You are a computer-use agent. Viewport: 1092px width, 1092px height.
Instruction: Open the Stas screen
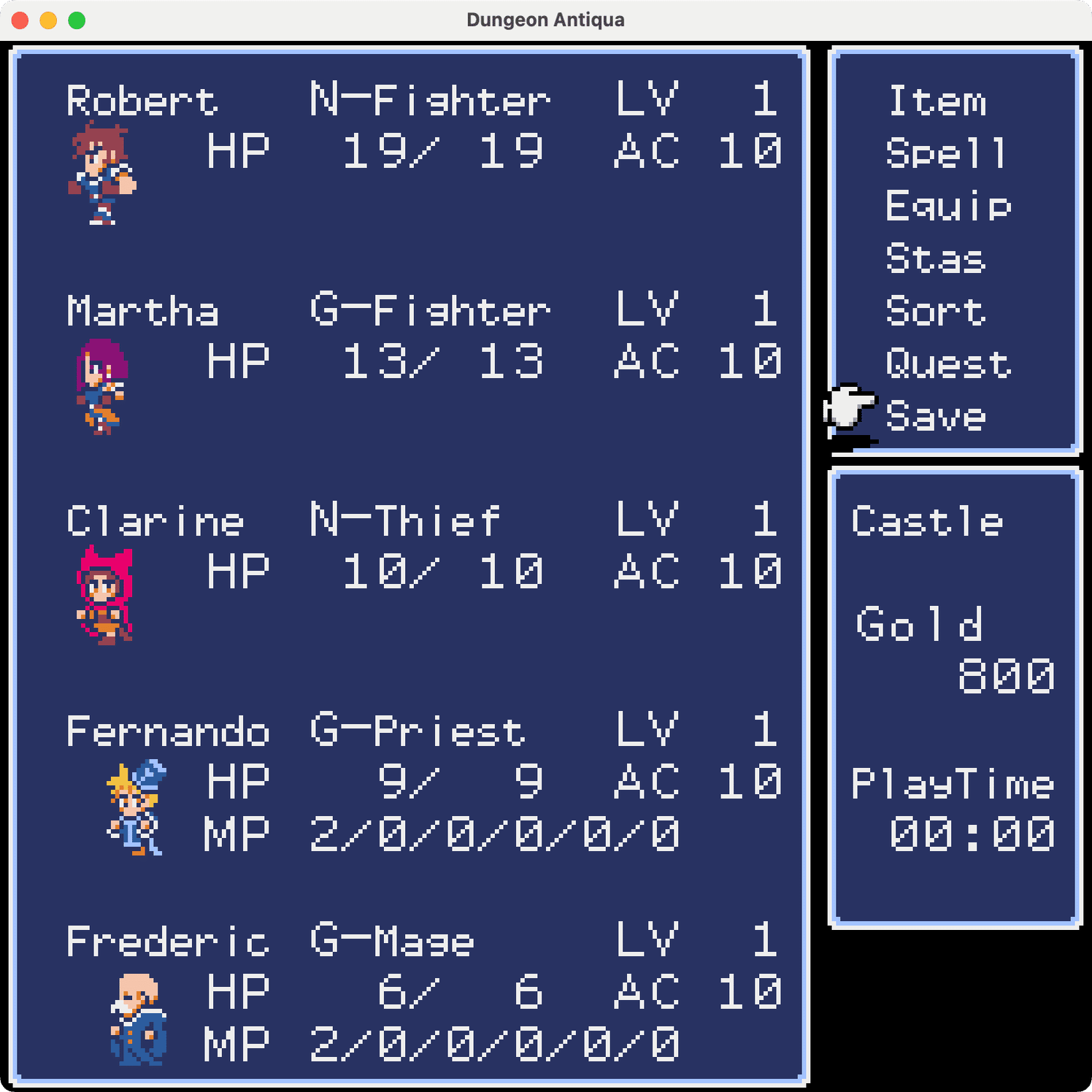coord(937,259)
